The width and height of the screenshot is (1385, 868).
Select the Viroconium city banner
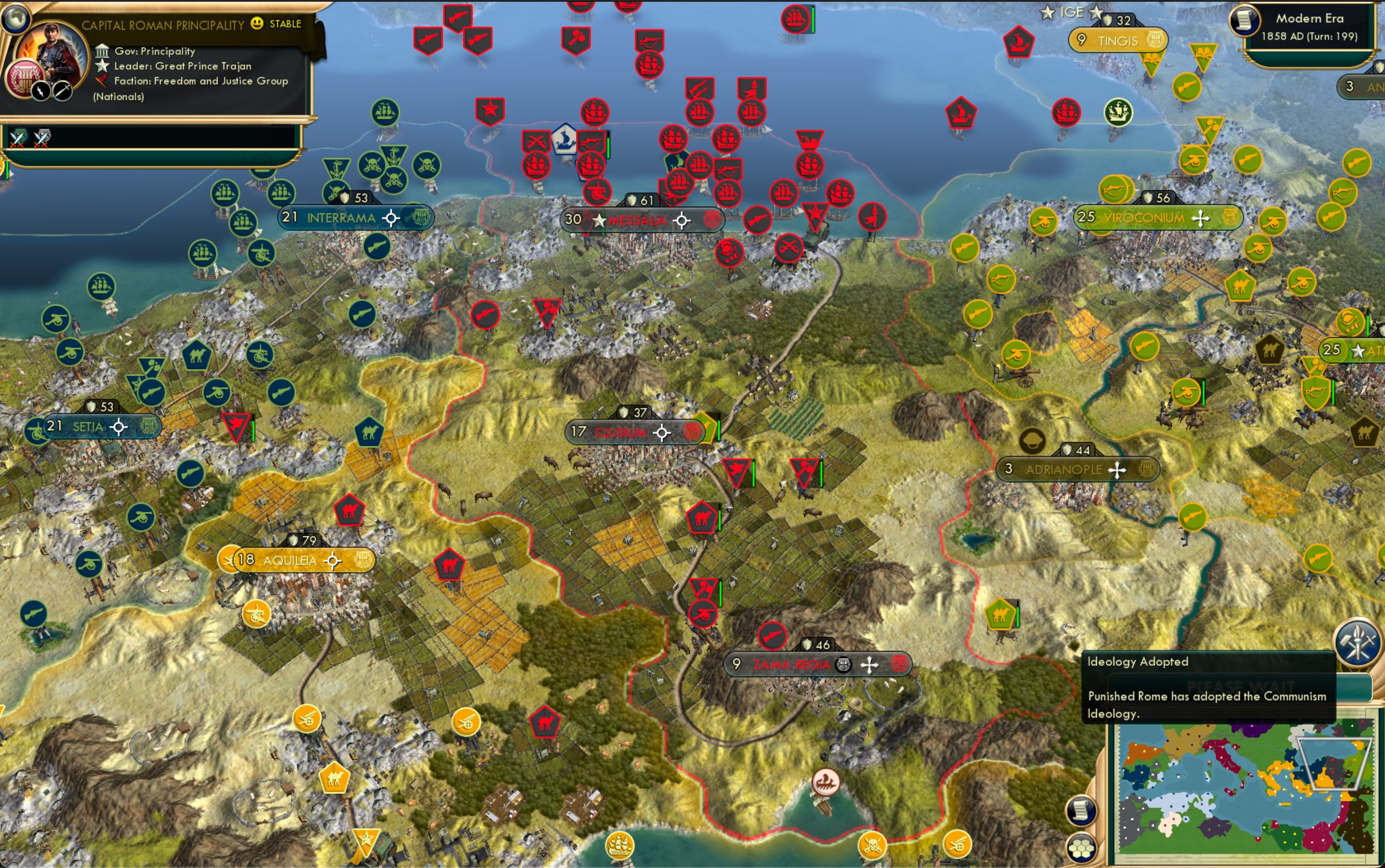1144,218
